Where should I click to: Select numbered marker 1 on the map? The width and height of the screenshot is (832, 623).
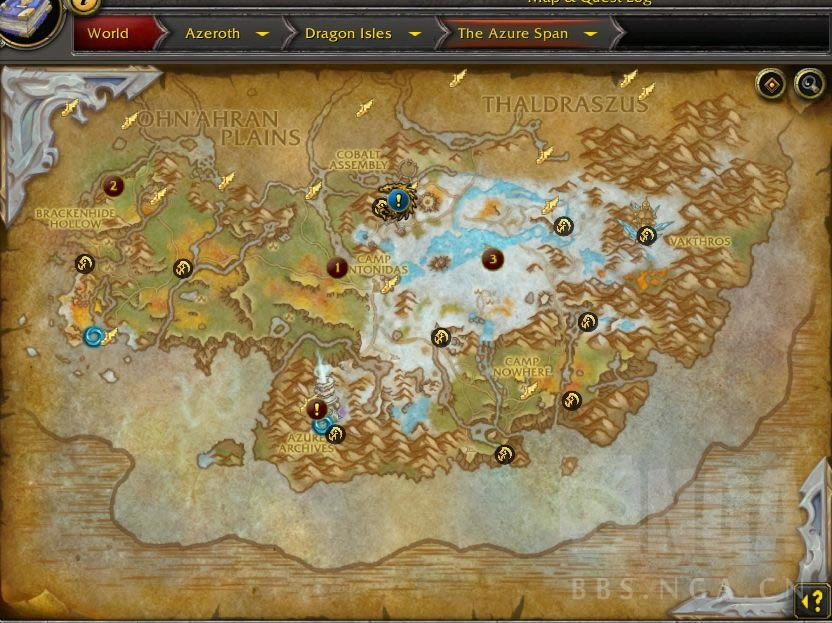[337, 267]
